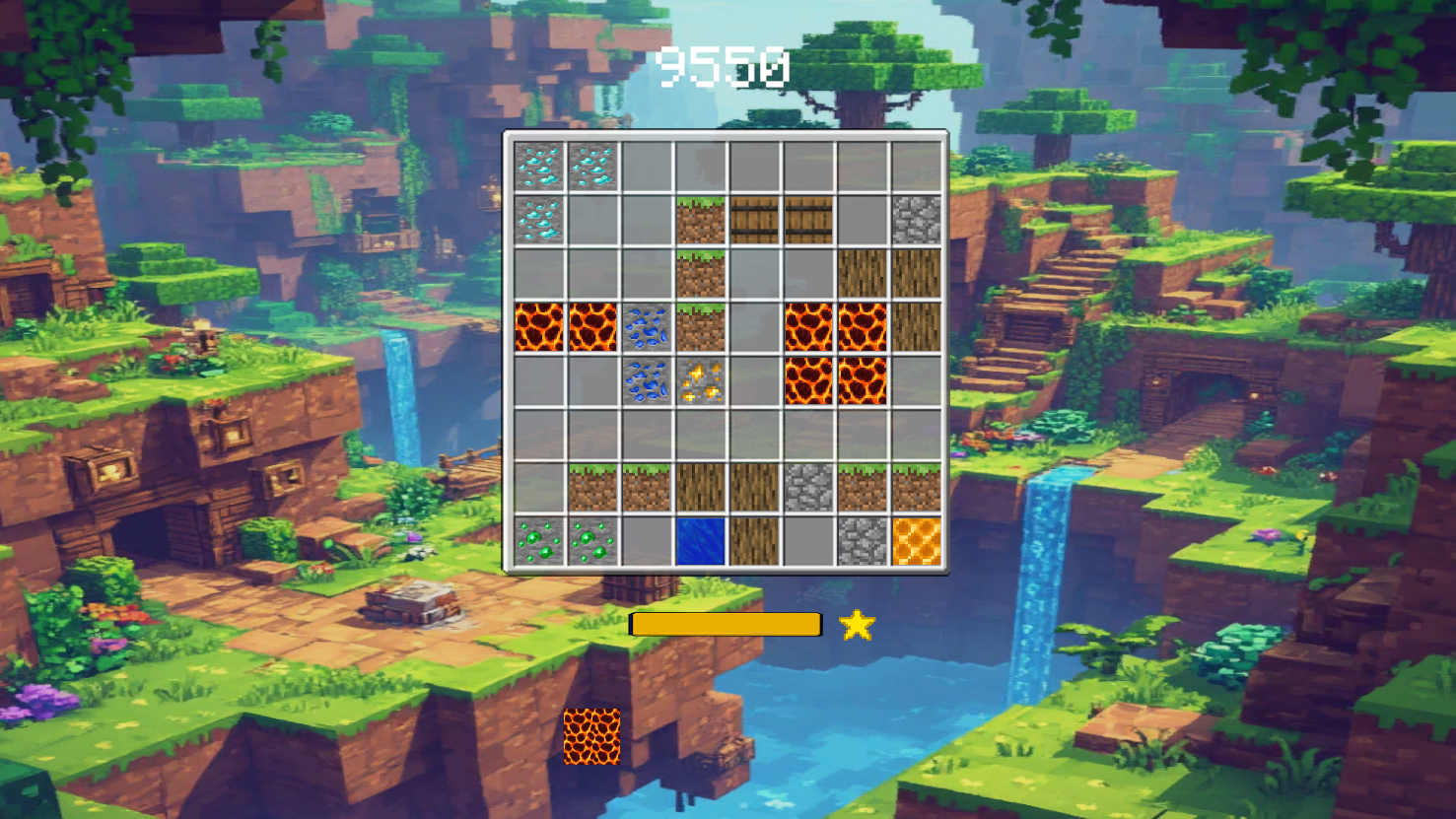
Task: Select the top-left diamond ore tile
Action: pos(540,168)
